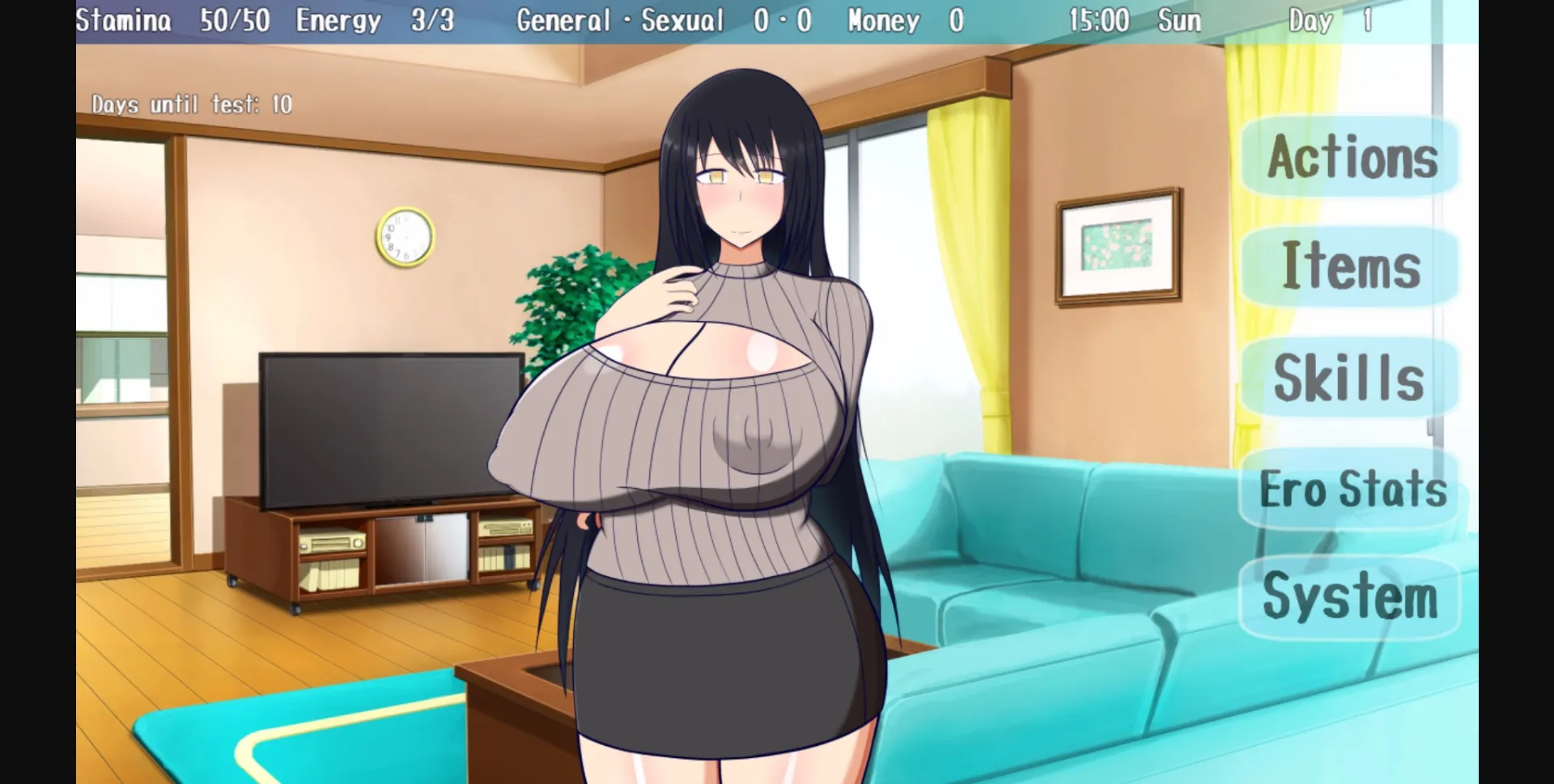The height and width of the screenshot is (784, 1554).
Task: Click the Days until test reminder
Action: coord(193,104)
